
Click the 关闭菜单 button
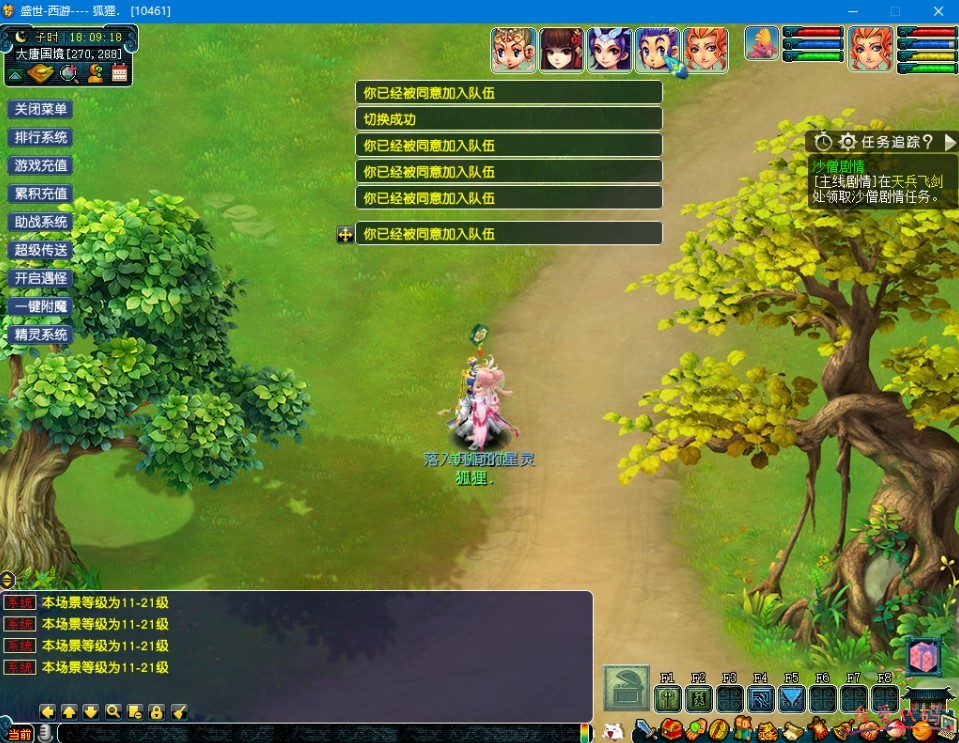pos(41,109)
